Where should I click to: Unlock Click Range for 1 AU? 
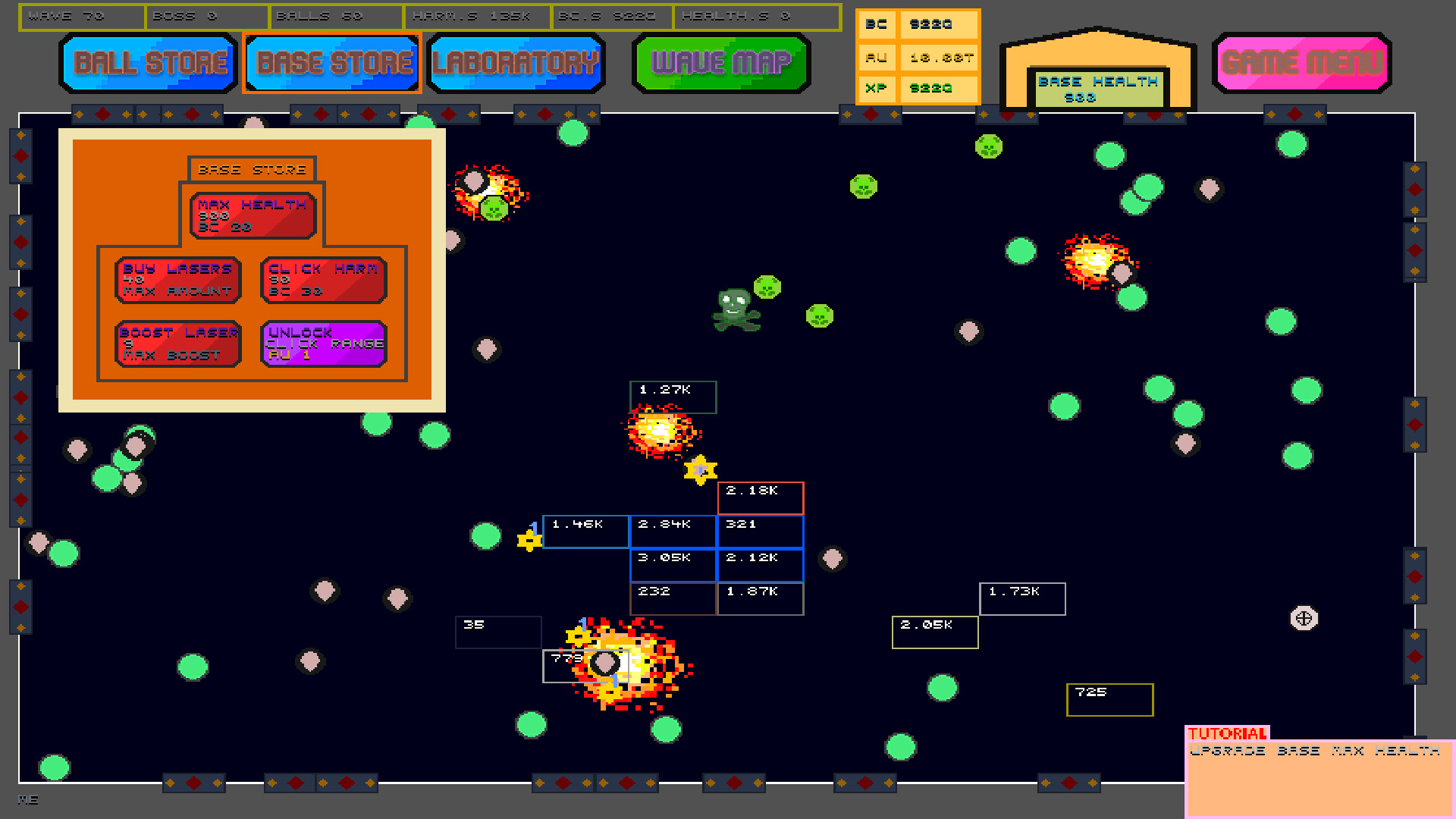tap(323, 343)
